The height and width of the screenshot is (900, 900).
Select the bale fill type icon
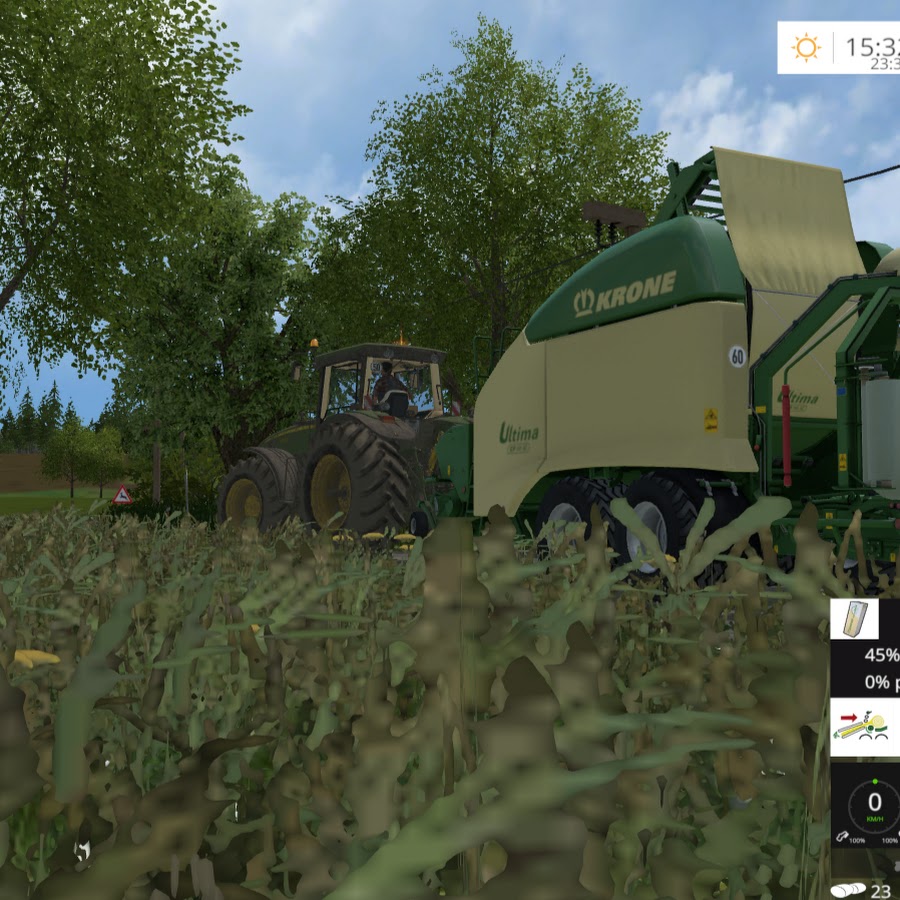pos(854,619)
